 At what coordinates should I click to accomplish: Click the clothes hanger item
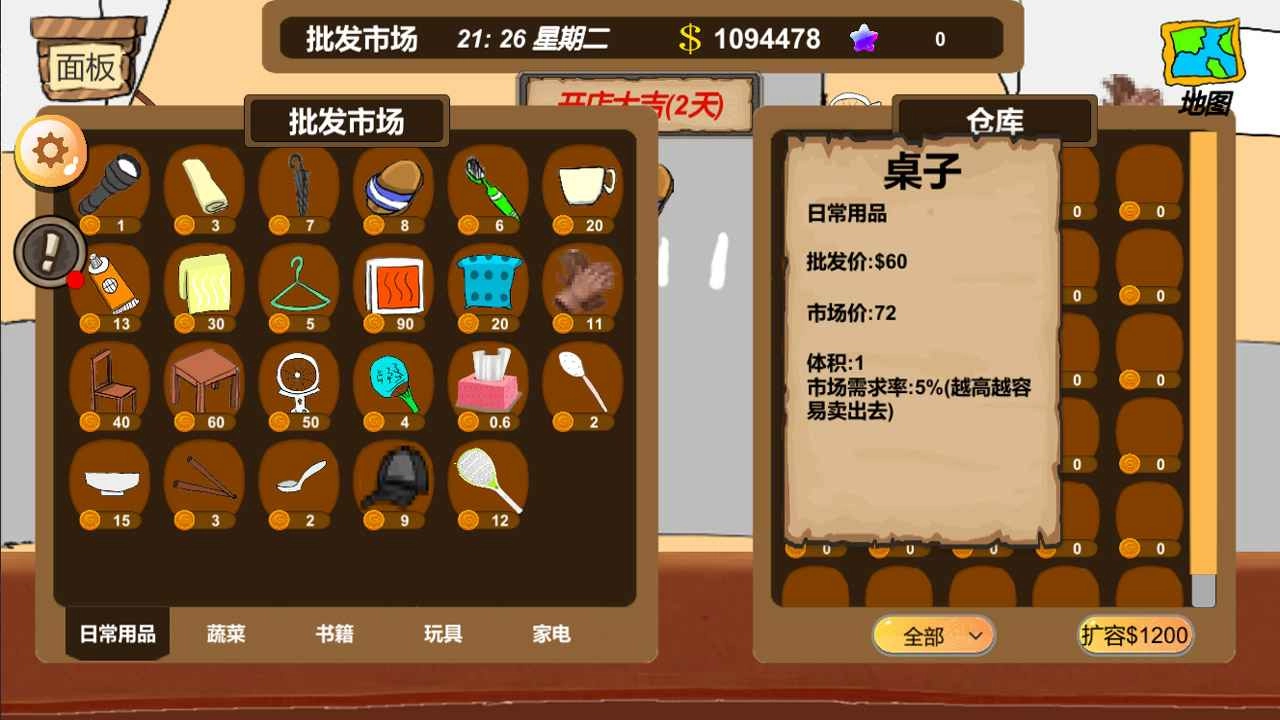[298, 287]
